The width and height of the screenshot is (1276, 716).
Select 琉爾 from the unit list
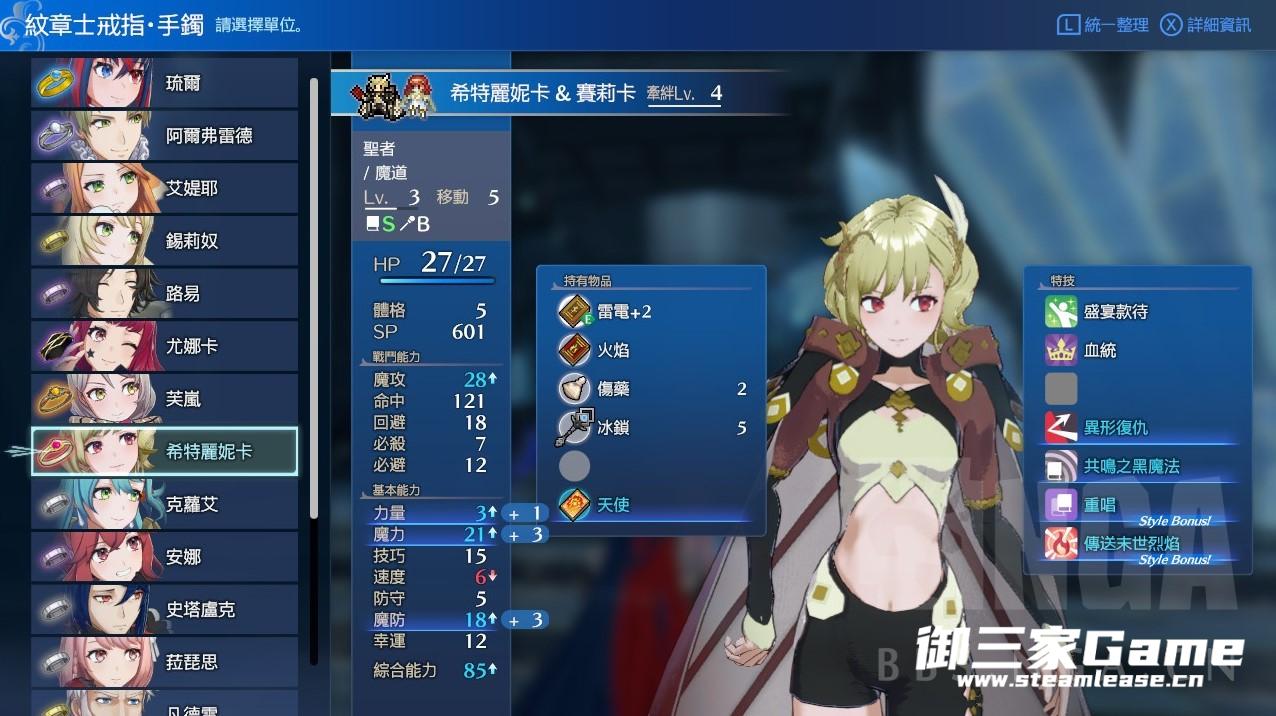coord(165,83)
